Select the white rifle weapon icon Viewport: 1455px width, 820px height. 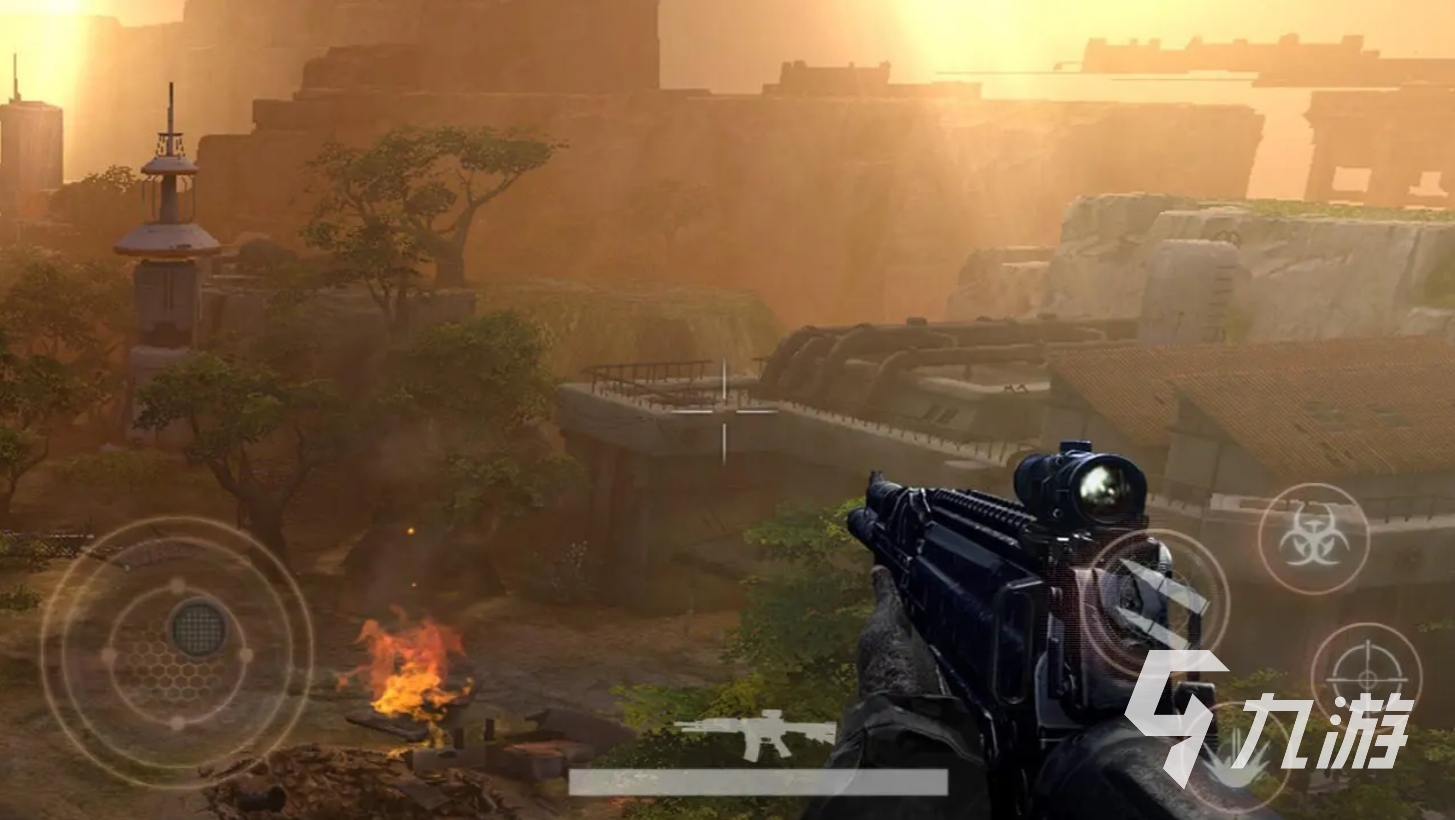click(x=755, y=733)
